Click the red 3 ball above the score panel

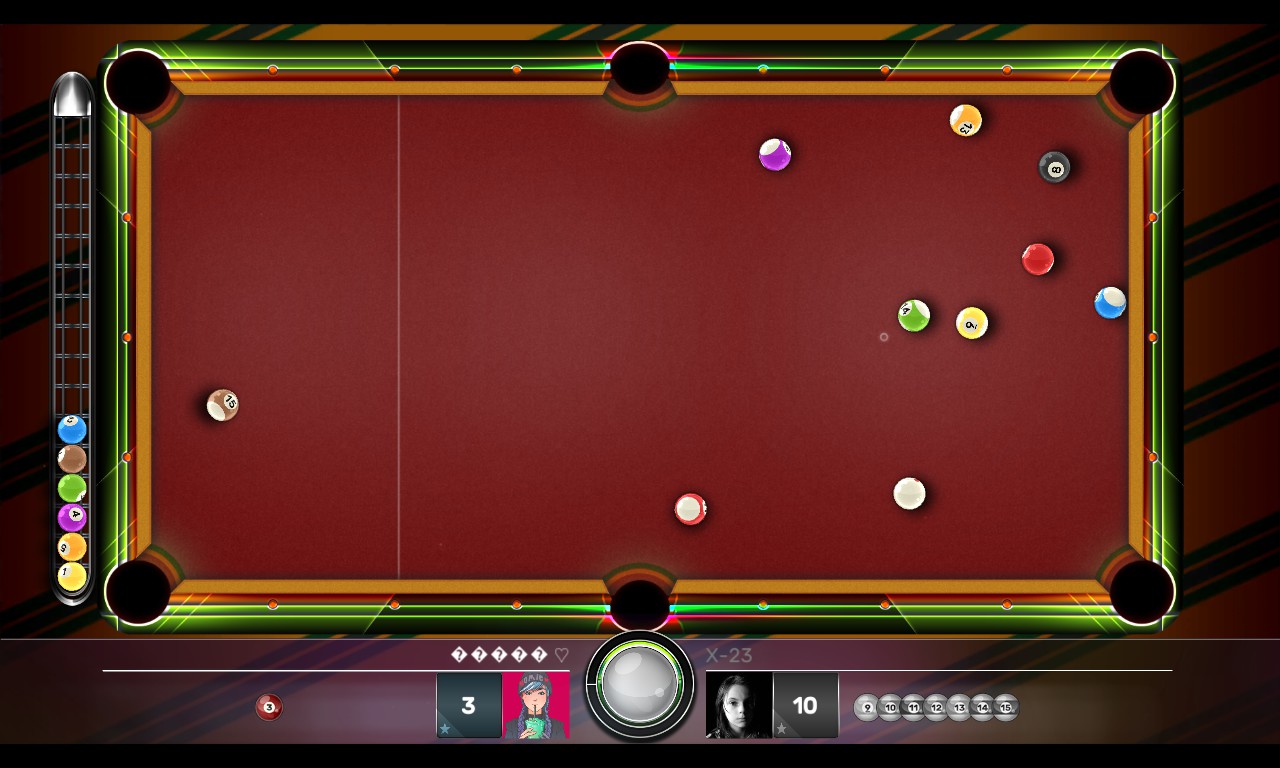point(267,707)
